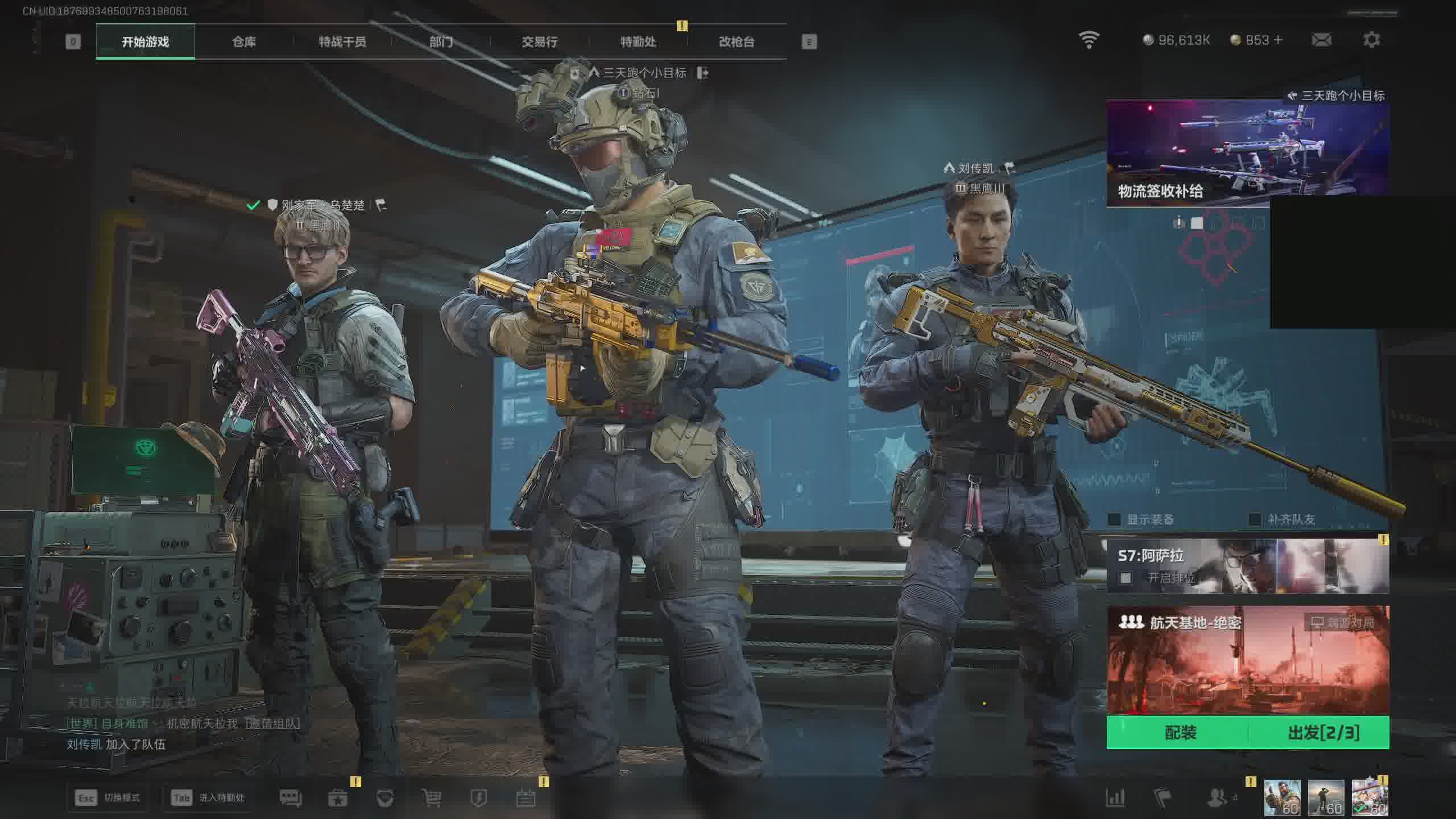Switch to the 仓库 warehouse tab
Image resolution: width=1456 pixels, height=819 pixels.
tap(244, 42)
